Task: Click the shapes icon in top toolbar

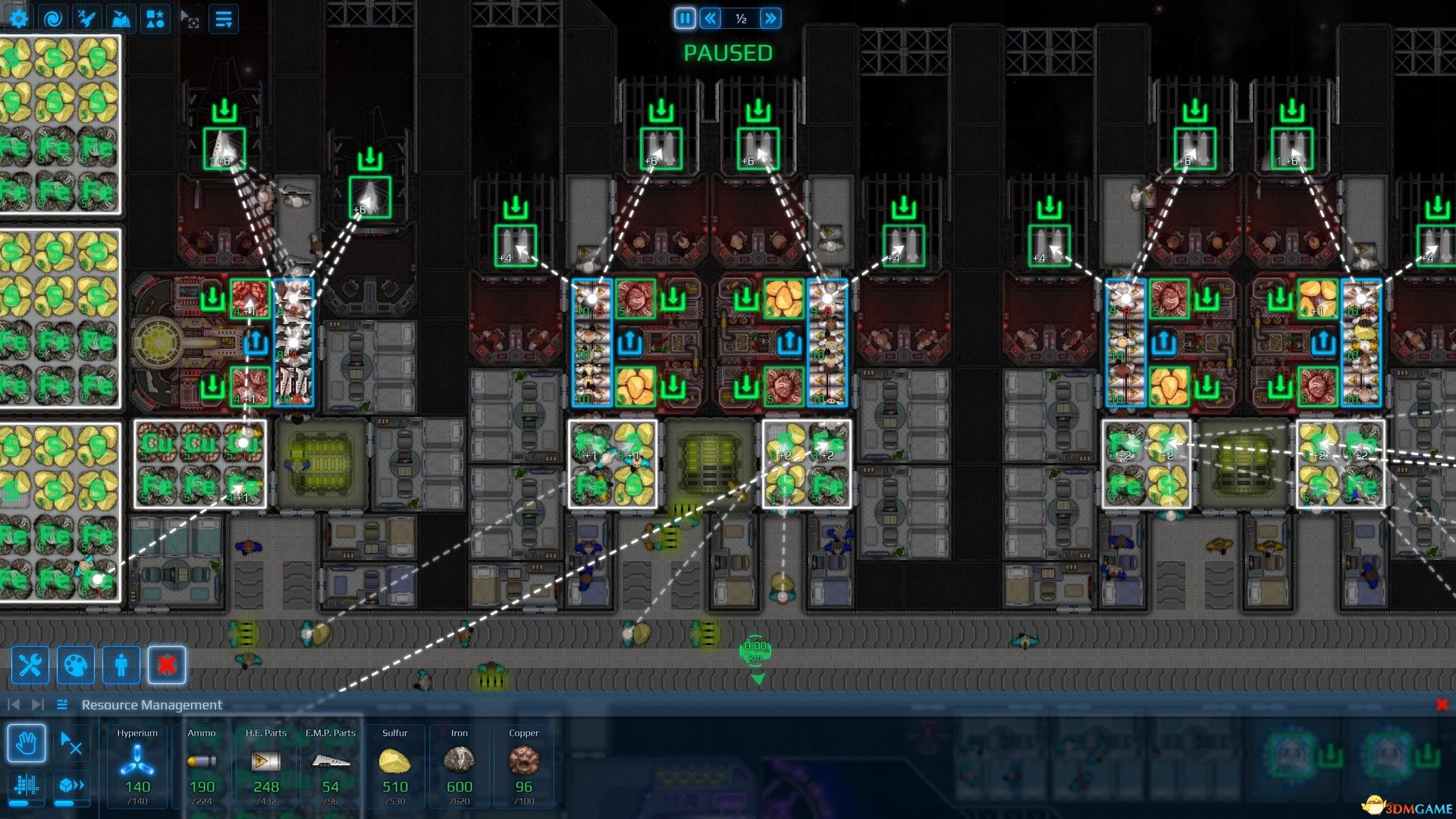Action: [x=155, y=18]
